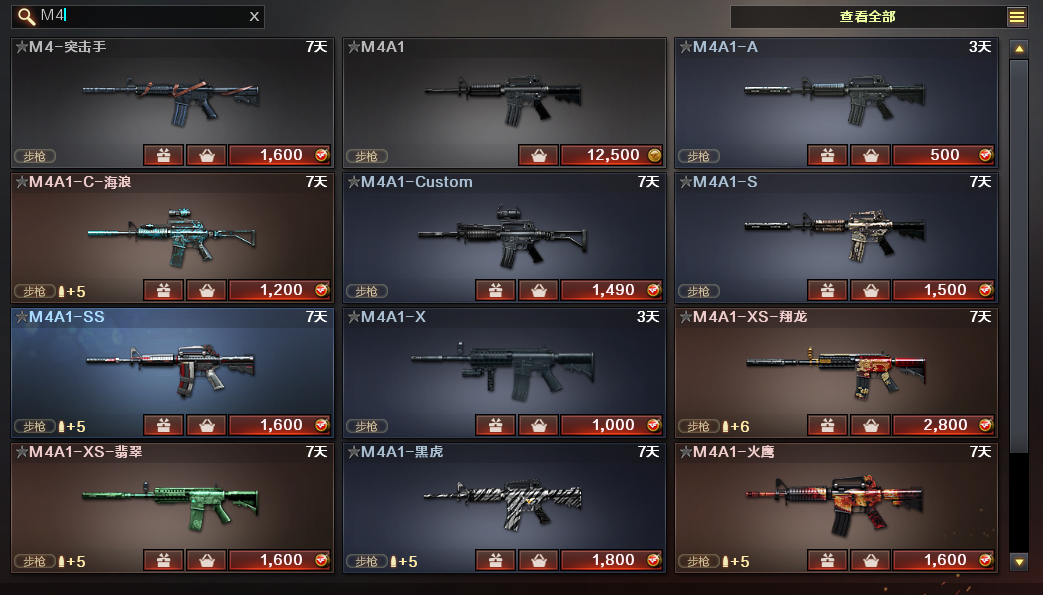The width and height of the screenshot is (1043, 595).
Task: Add M4A1-C-海浪 to the cart
Action: (206, 290)
